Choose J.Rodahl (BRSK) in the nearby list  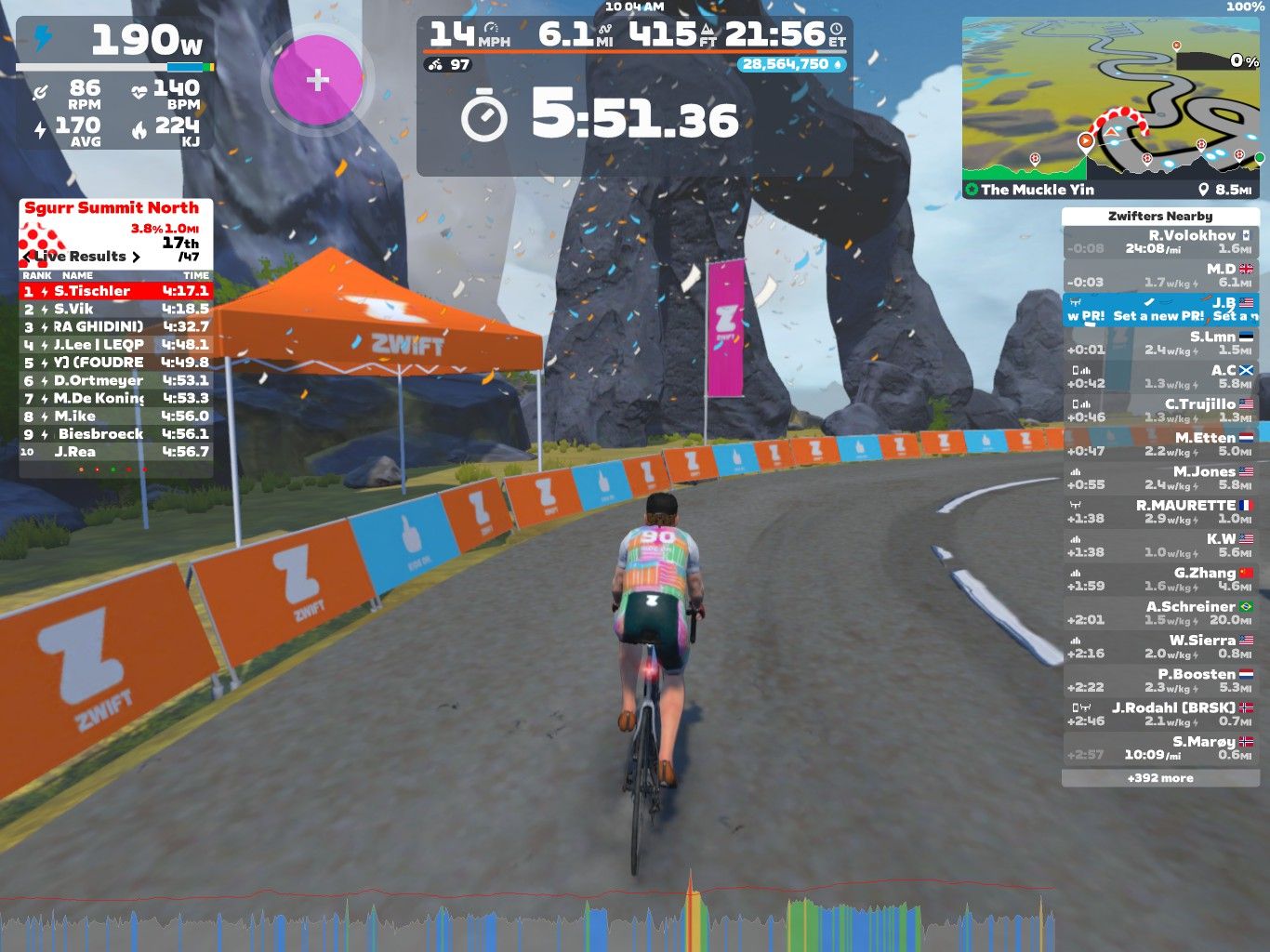coord(1160,714)
